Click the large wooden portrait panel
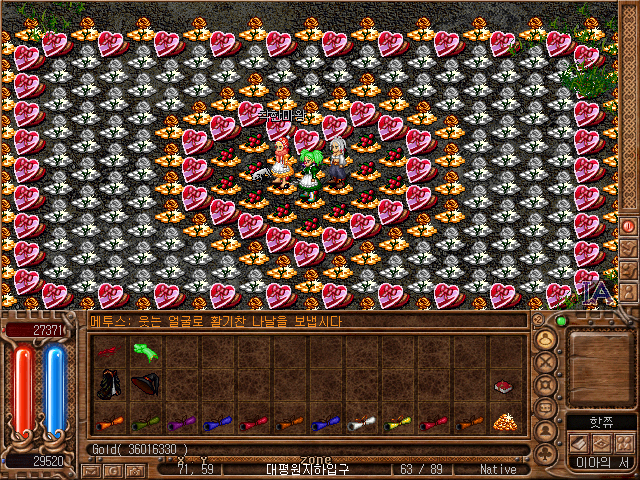Viewport: 640px width, 480px height. [600, 366]
